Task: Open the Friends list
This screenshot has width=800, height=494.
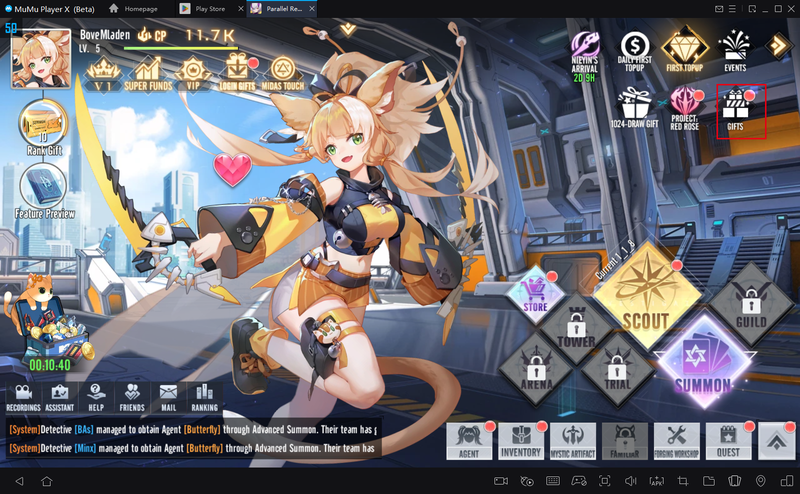Action: click(x=132, y=395)
